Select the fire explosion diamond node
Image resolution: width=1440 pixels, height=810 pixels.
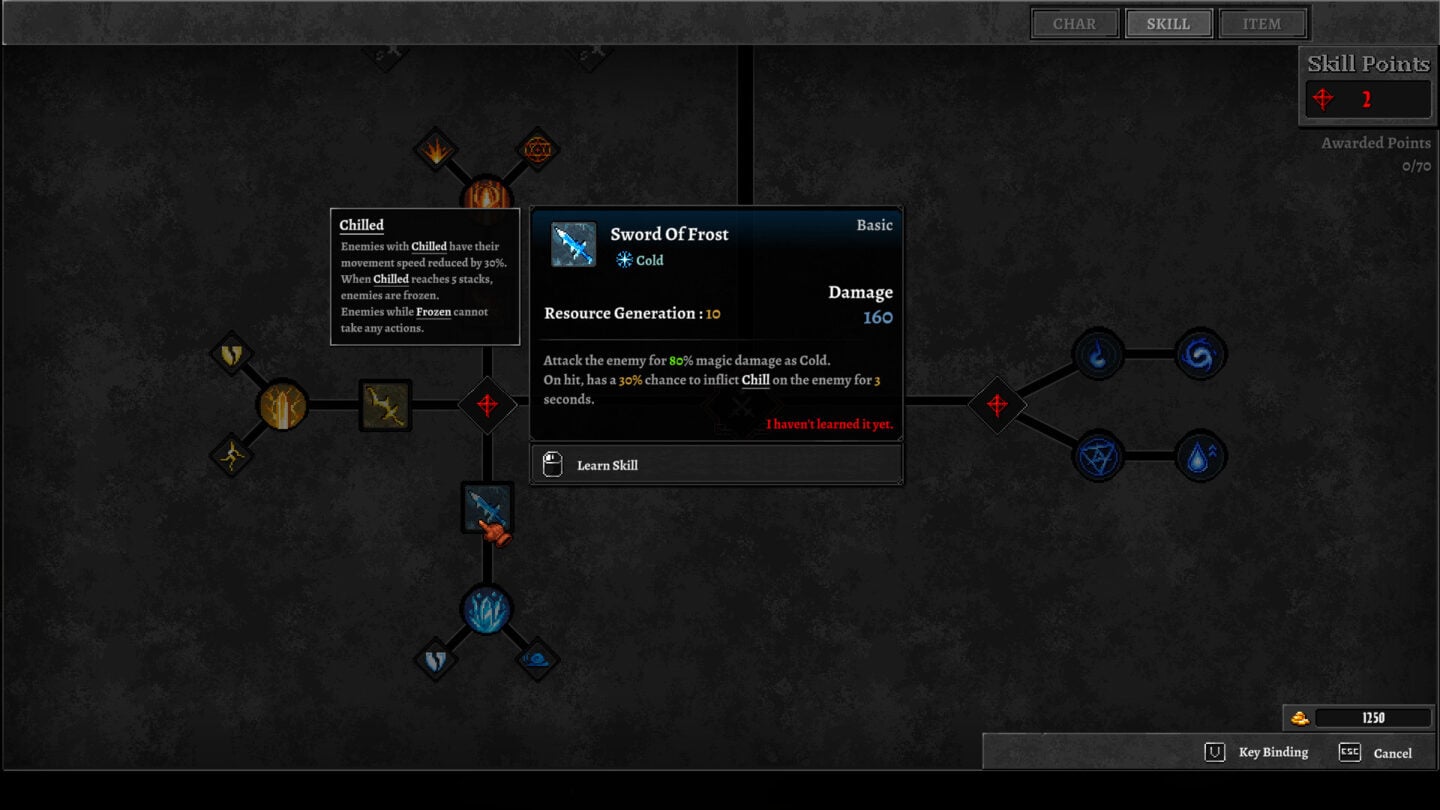point(437,150)
